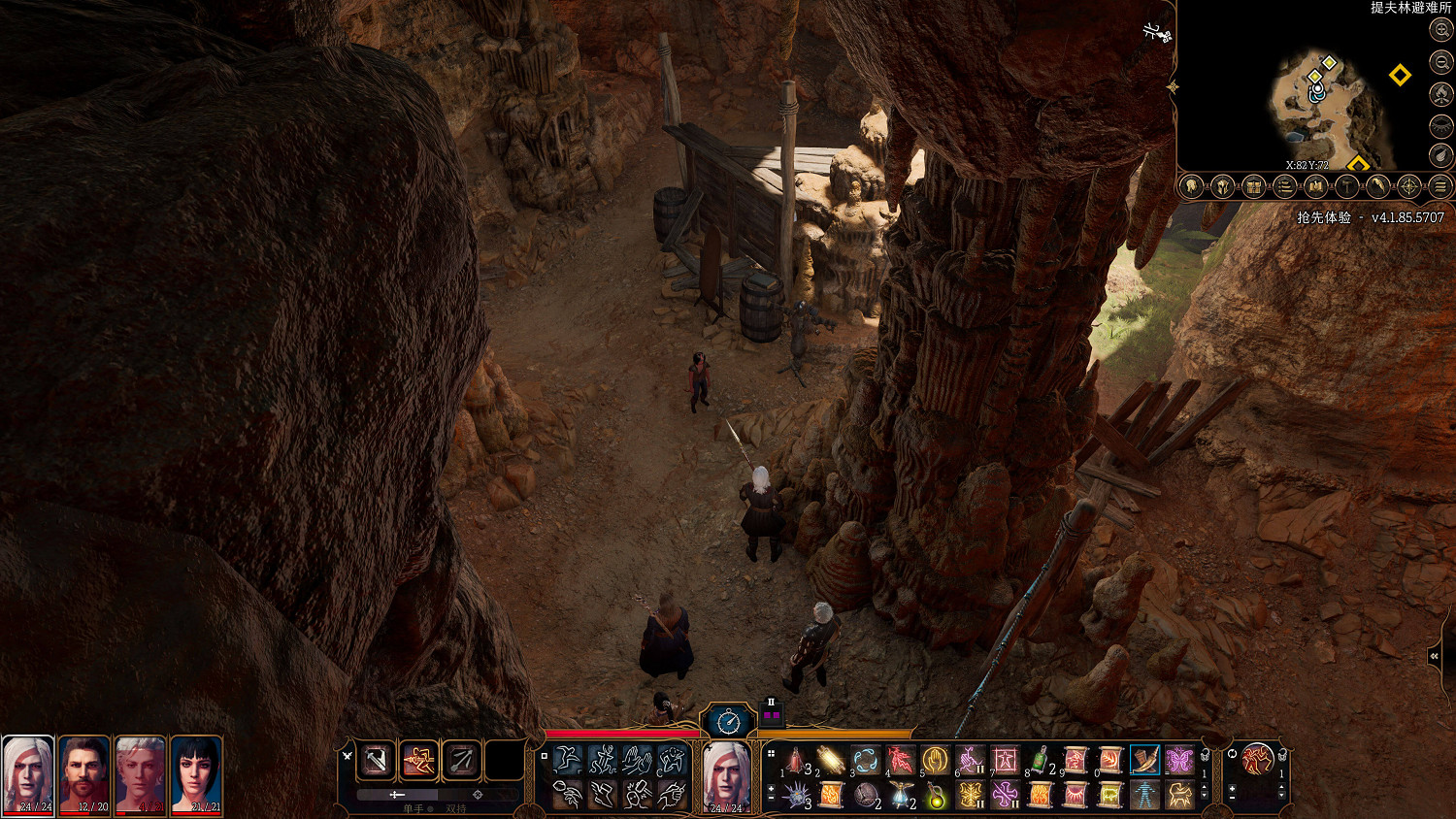Viewport: 1456px width, 819px height.
Task: Use the green potion bottle in hotbar
Action: click(x=1040, y=760)
